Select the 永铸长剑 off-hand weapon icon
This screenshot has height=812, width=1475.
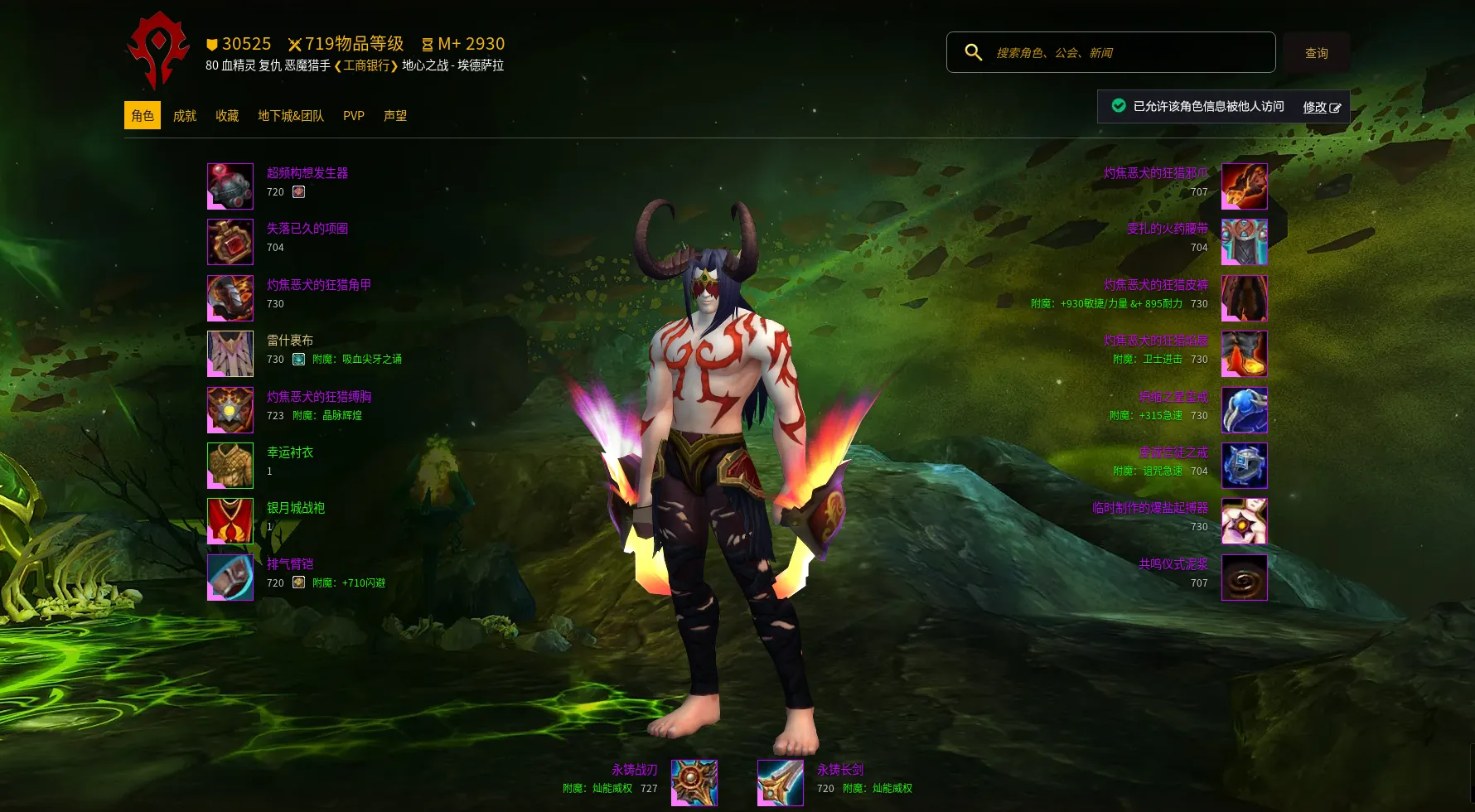click(781, 783)
